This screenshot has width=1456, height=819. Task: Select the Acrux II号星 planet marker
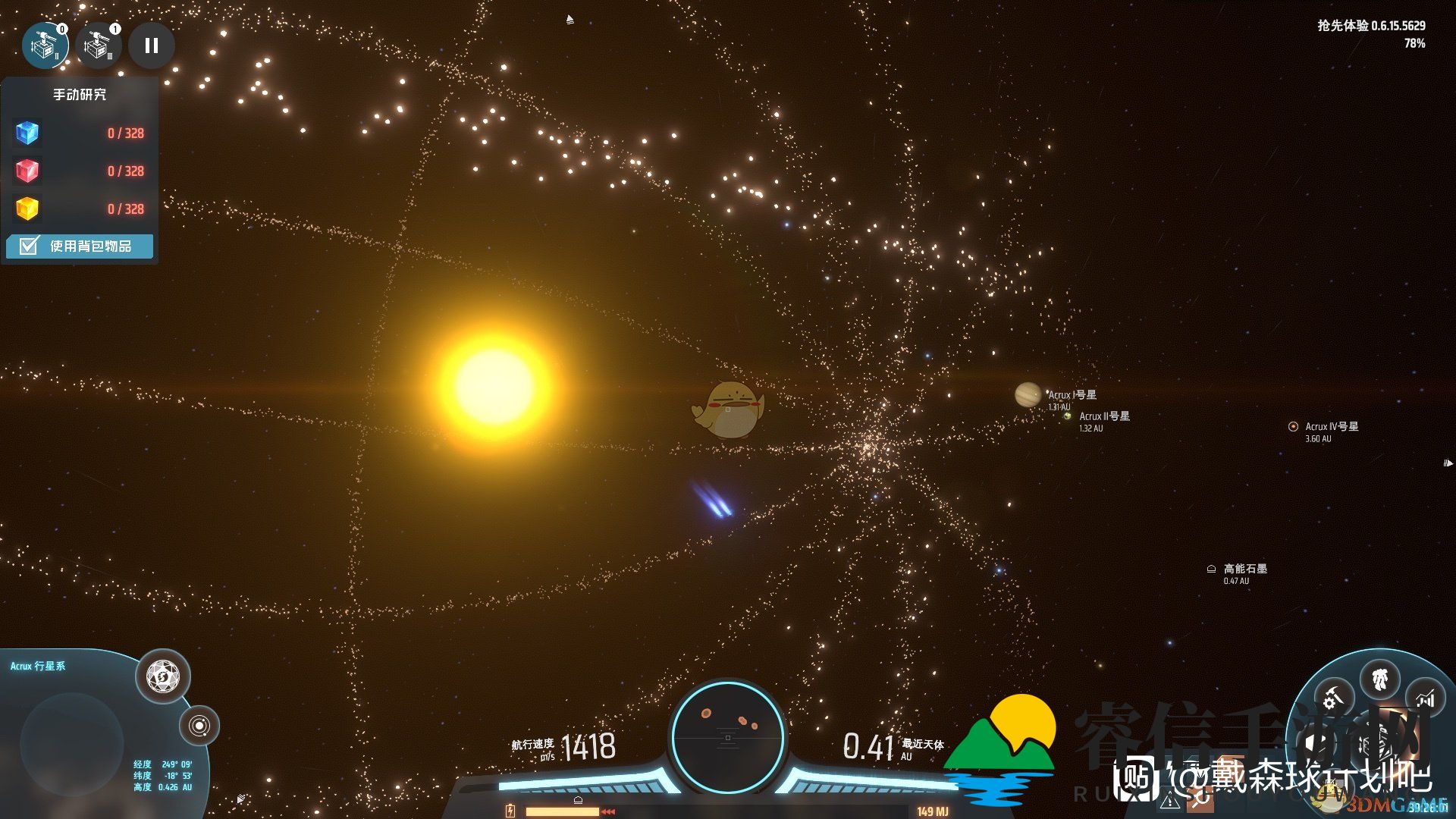coord(1068,416)
